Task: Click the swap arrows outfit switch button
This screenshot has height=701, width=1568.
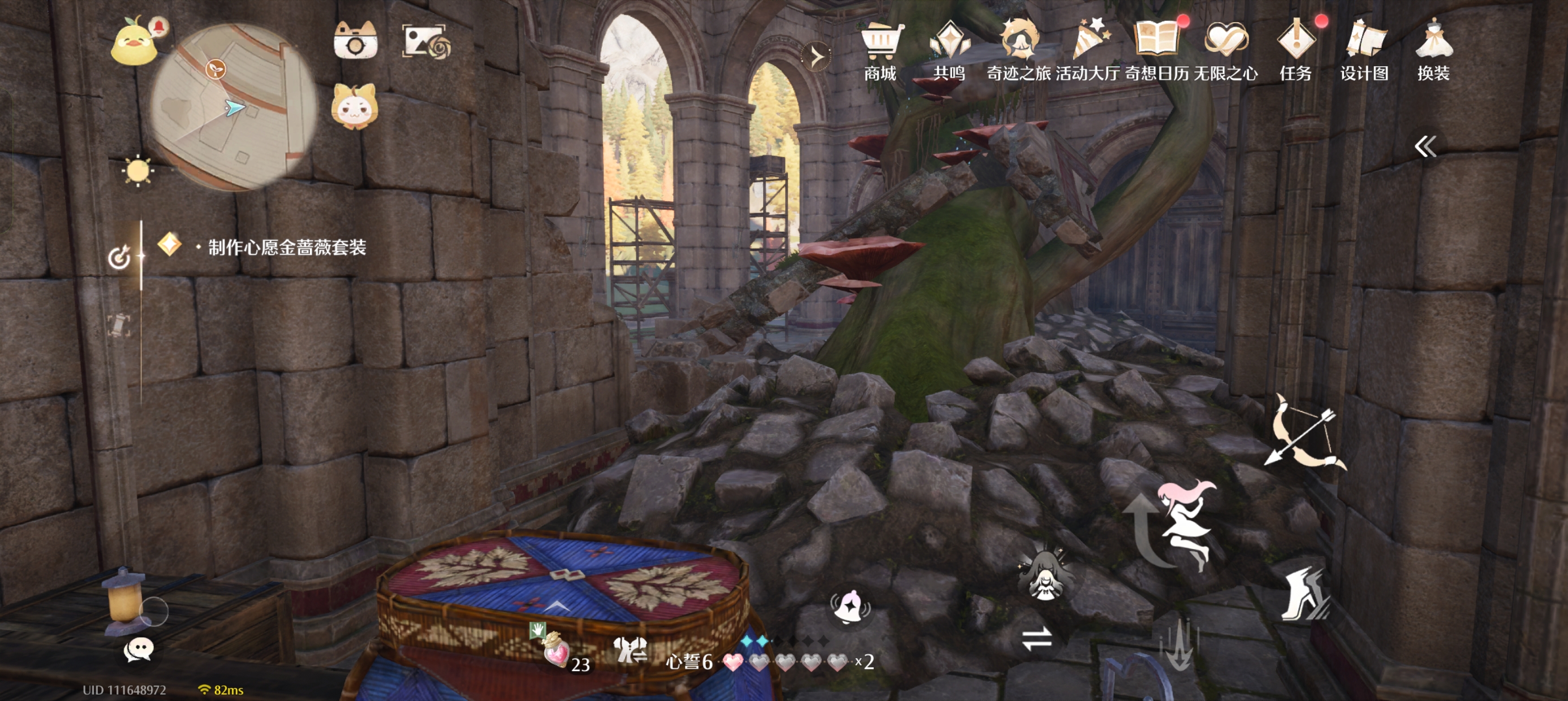Action: [1037, 638]
